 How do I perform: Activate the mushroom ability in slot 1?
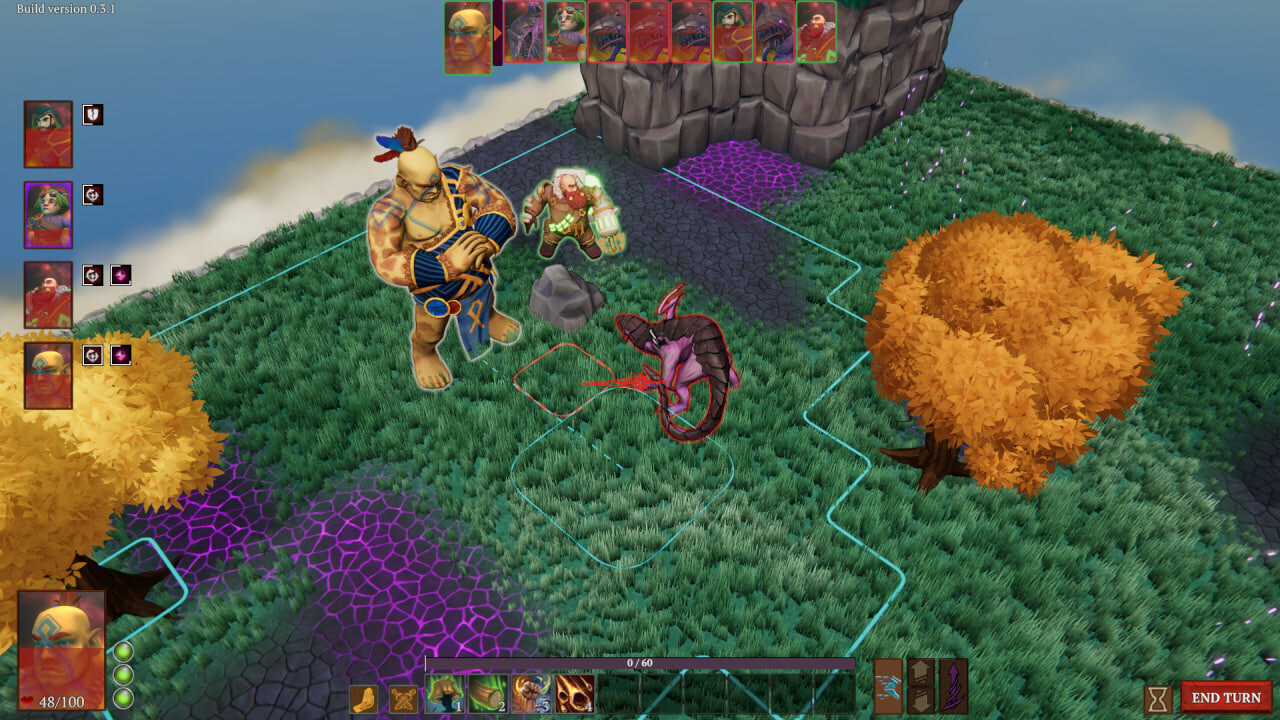point(445,694)
